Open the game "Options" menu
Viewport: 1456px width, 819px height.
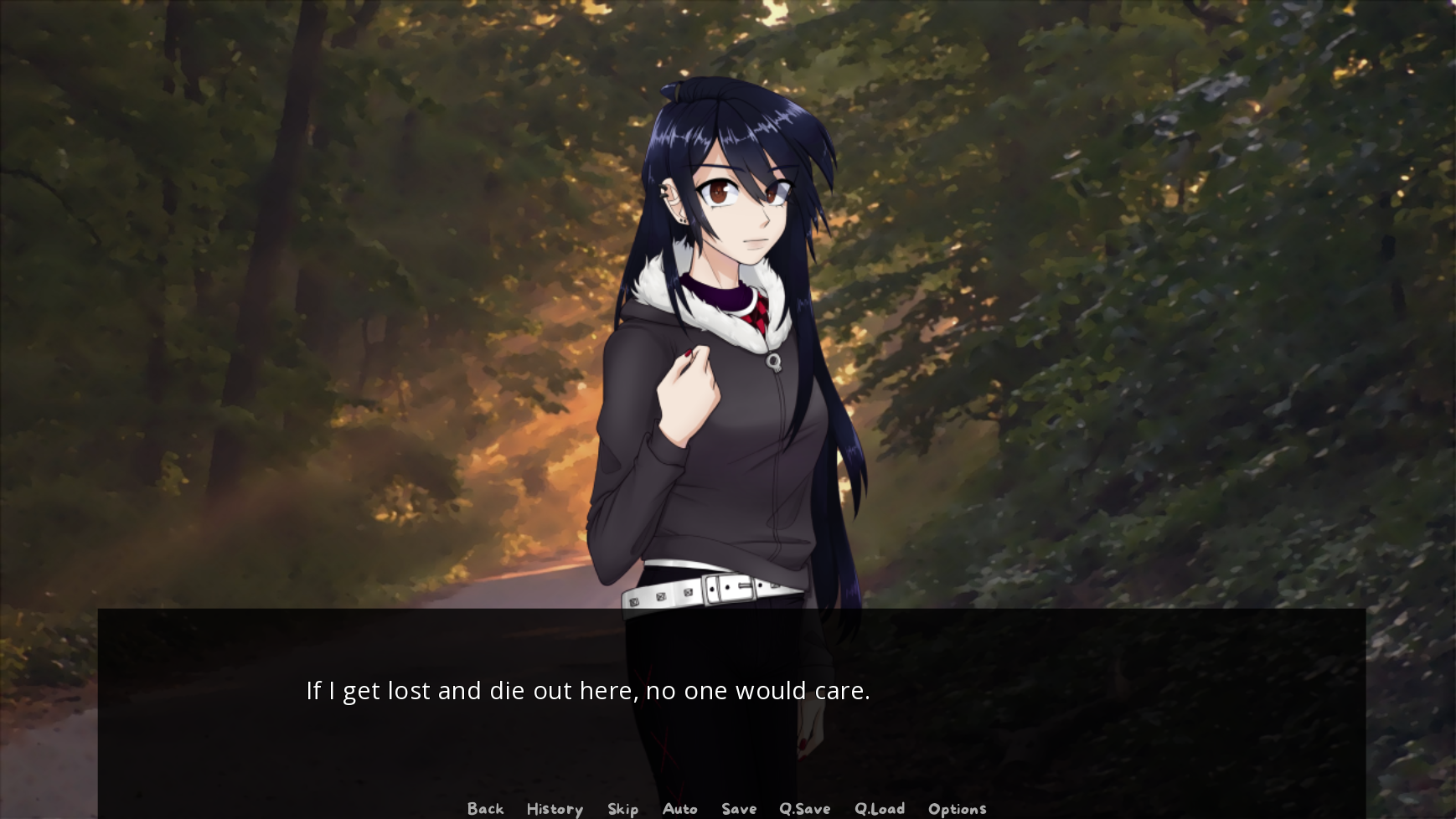pyautogui.click(x=957, y=808)
